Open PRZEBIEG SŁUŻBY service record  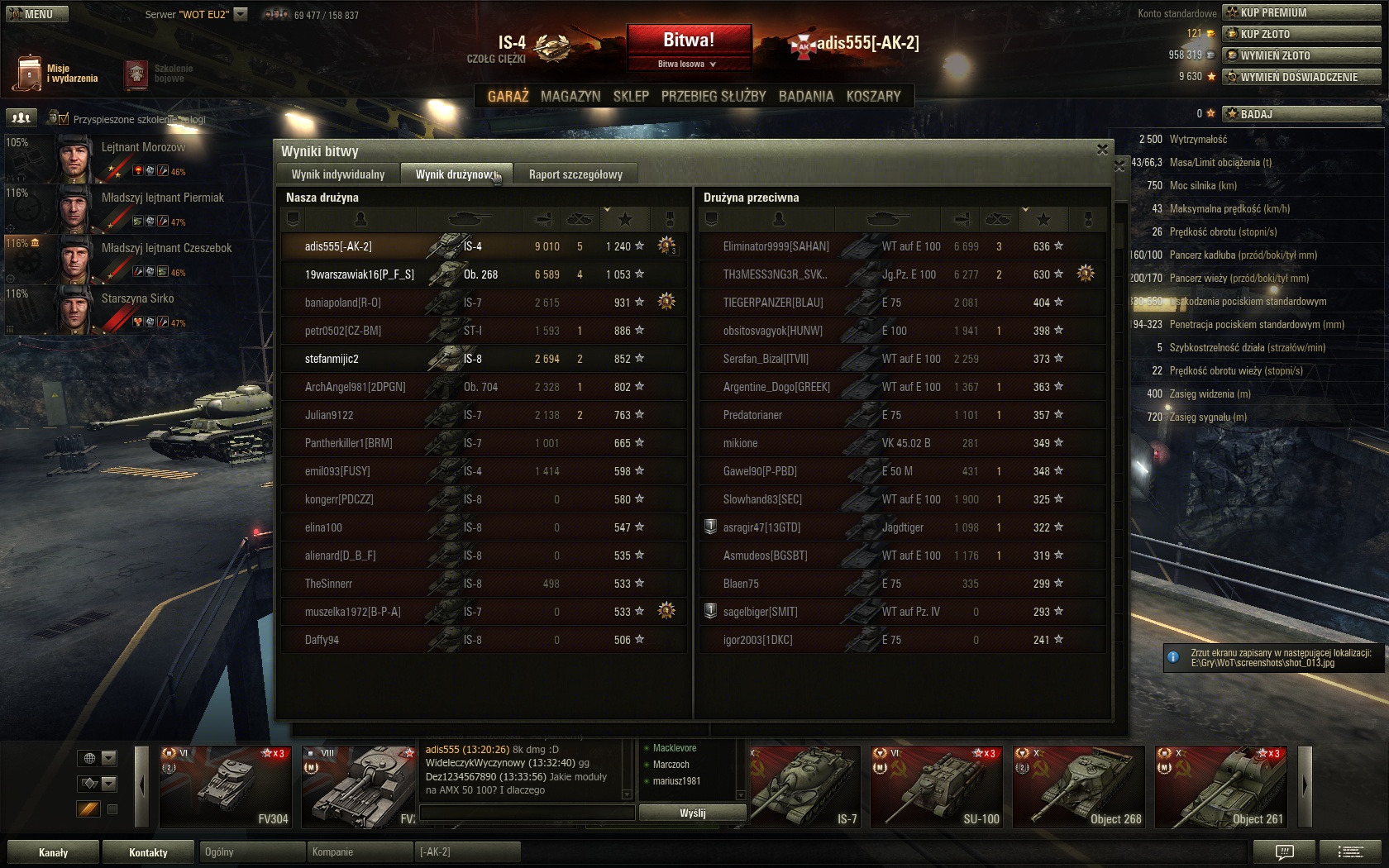tap(714, 97)
